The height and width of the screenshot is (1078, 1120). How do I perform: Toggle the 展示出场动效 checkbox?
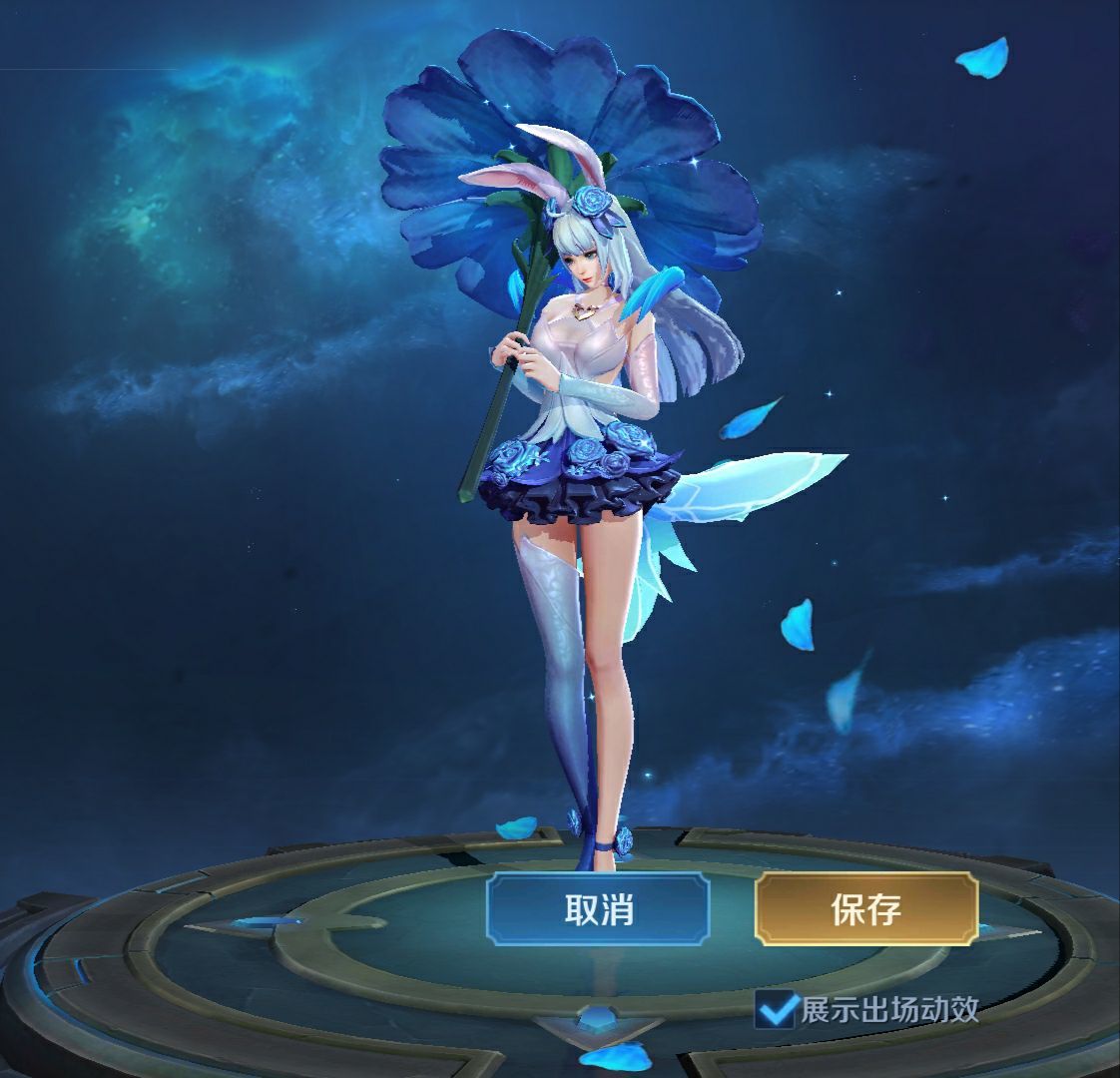pyautogui.click(x=776, y=1009)
